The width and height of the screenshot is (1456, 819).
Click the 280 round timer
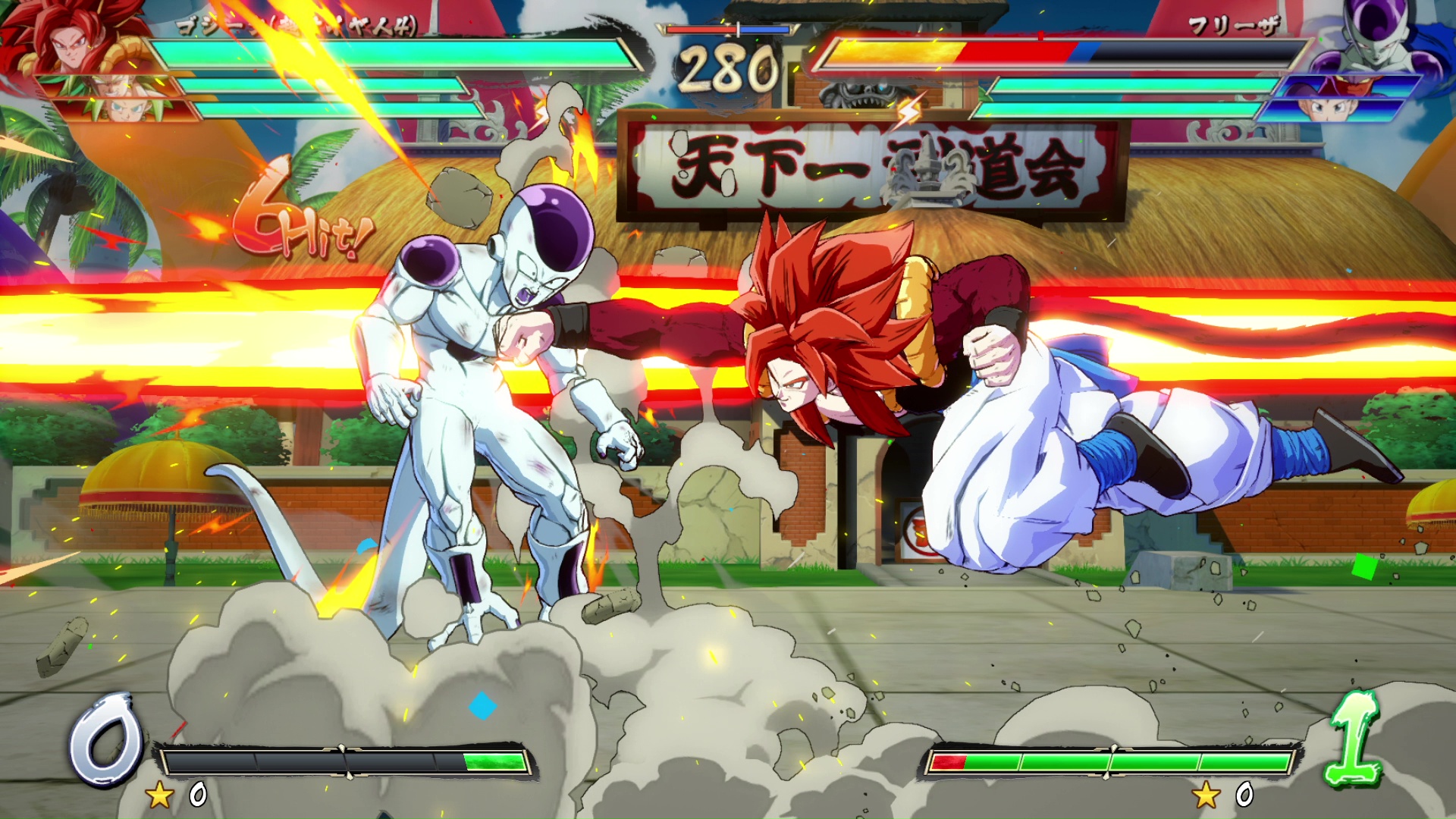(x=728, y=68)
